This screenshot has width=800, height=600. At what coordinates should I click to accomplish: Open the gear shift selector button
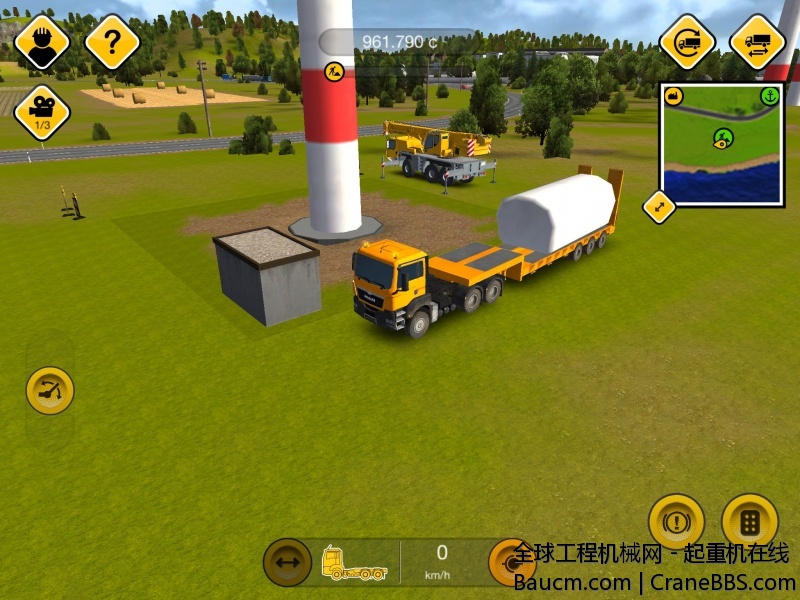[750, 521]
